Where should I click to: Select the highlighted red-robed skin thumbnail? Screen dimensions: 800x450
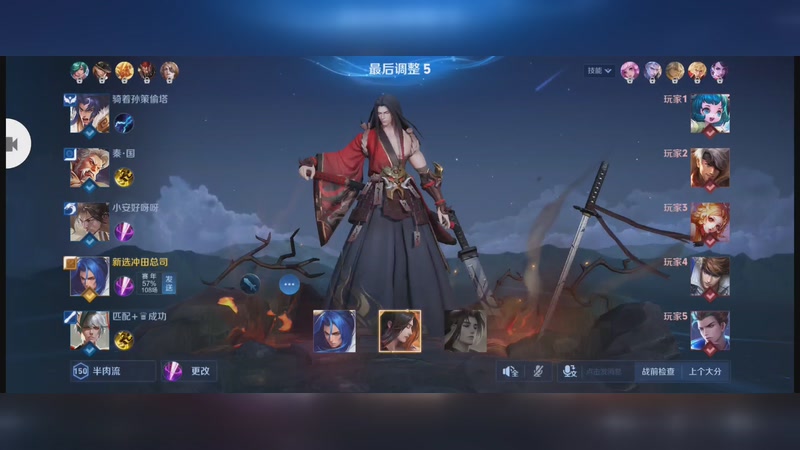click(x=400, y=331)
